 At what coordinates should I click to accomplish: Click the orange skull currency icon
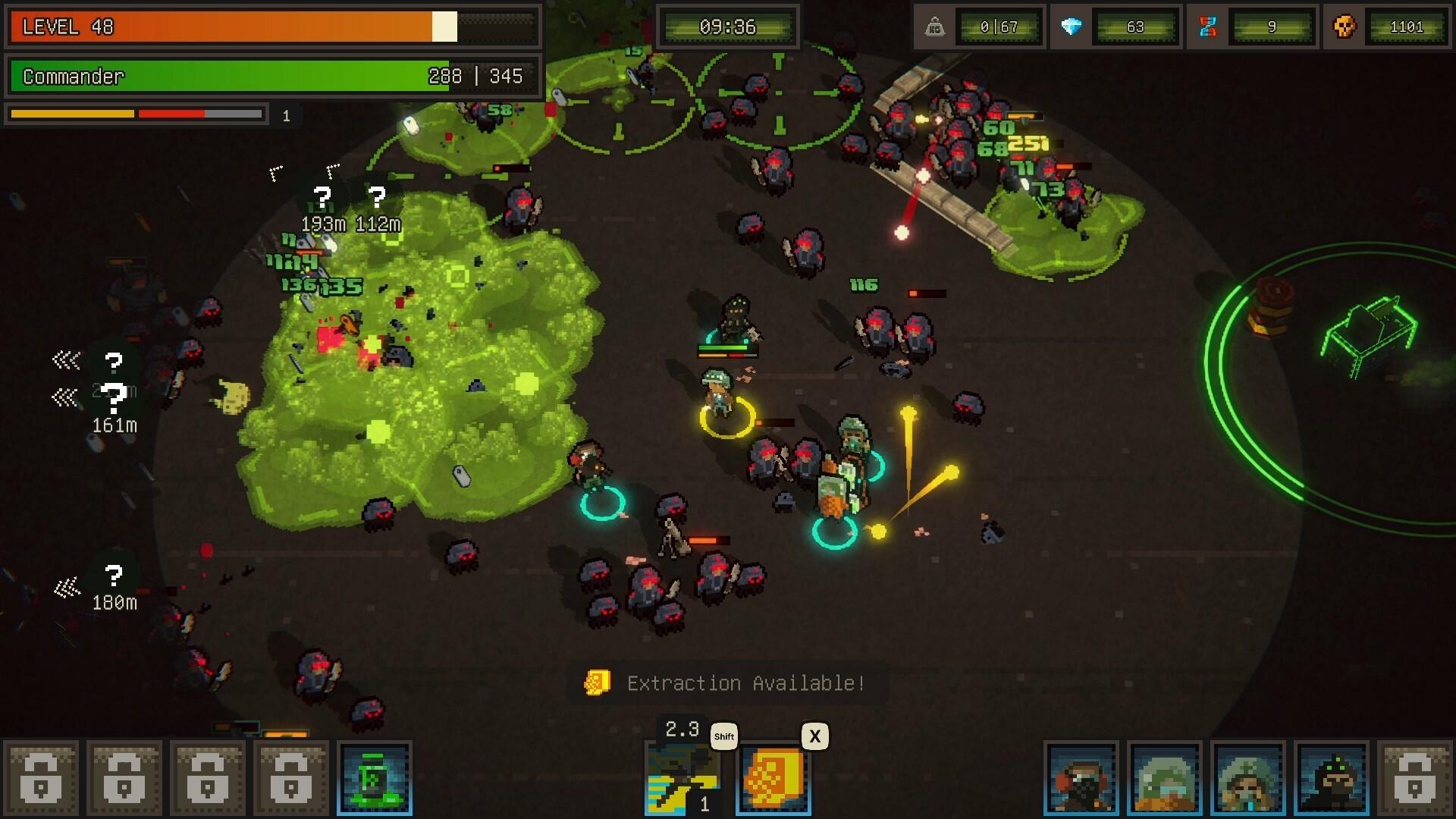1343,26
